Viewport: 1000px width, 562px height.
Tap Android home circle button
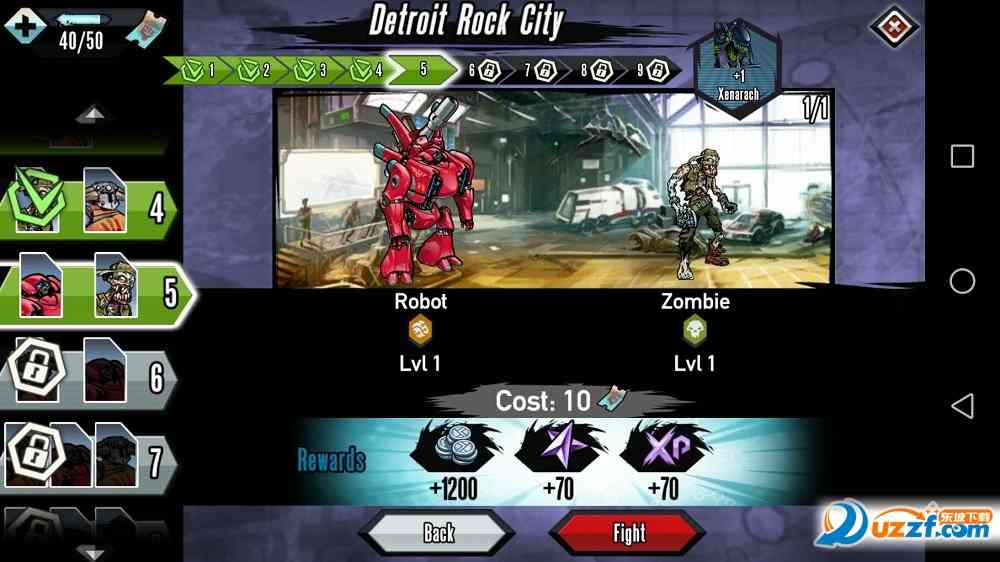pos(962,281)
